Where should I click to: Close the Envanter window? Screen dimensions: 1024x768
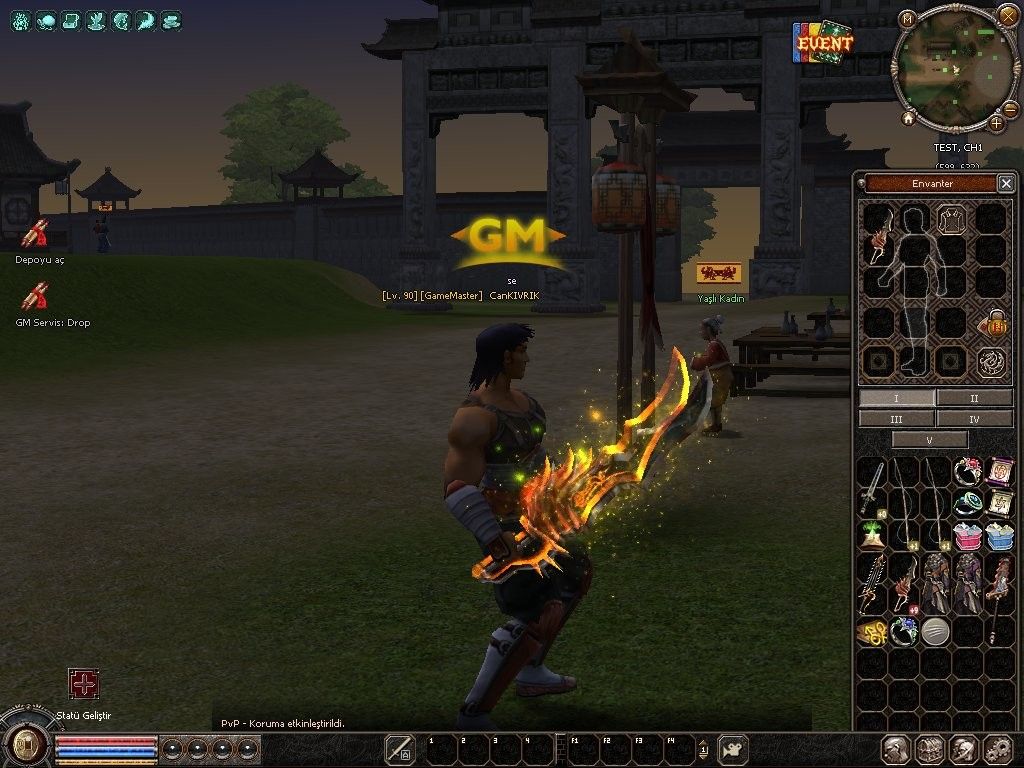pos(1005,183)
